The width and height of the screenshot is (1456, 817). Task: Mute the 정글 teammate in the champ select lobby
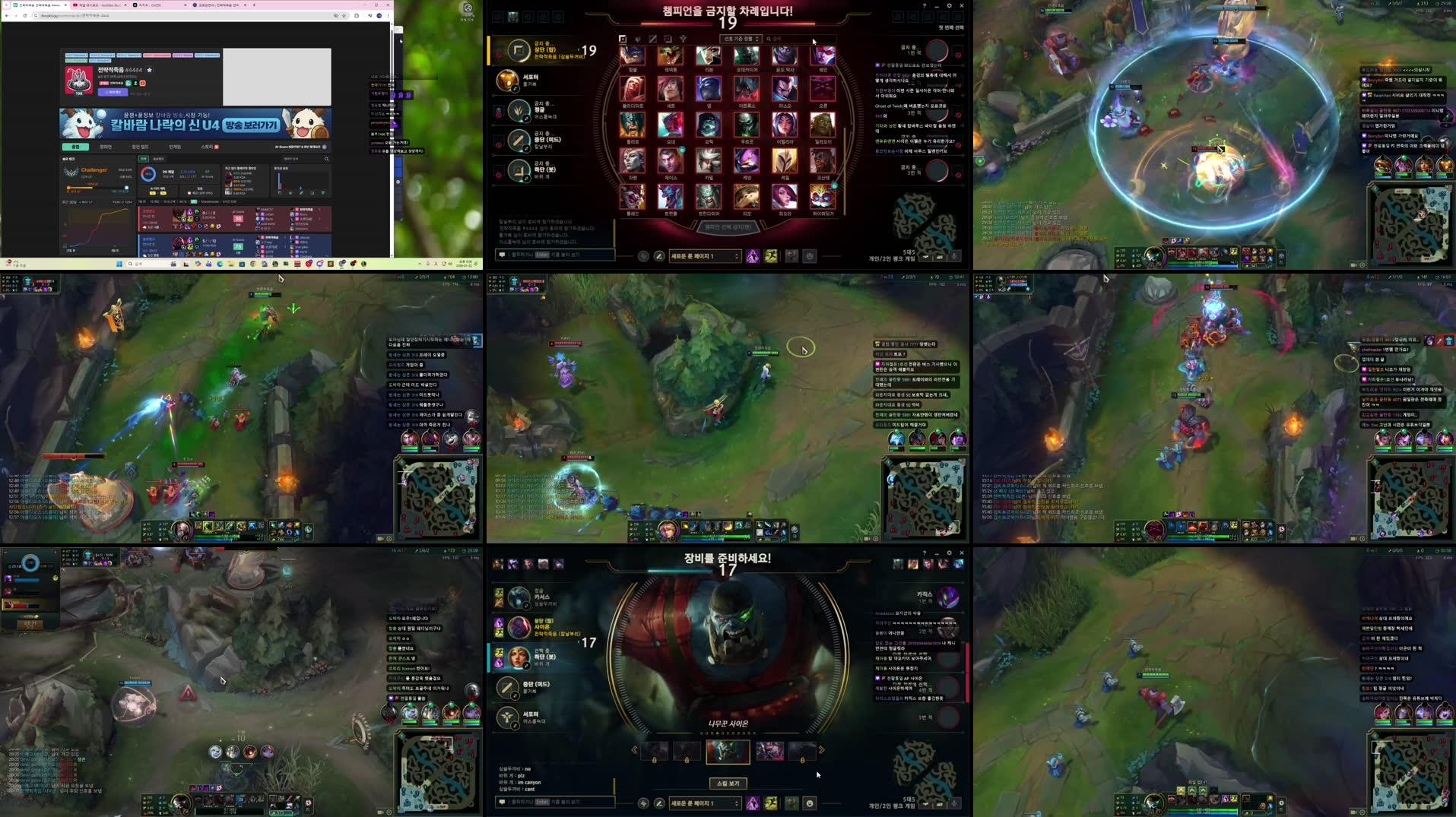click(x=498, y=116)
